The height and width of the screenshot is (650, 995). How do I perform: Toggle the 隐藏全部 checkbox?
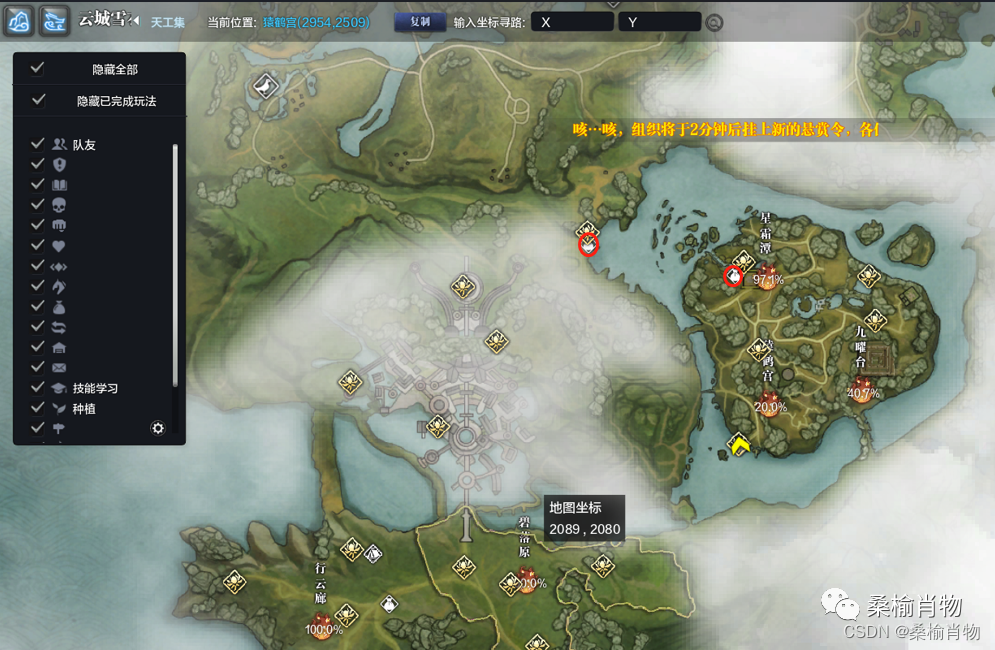[x=38, y=68]
